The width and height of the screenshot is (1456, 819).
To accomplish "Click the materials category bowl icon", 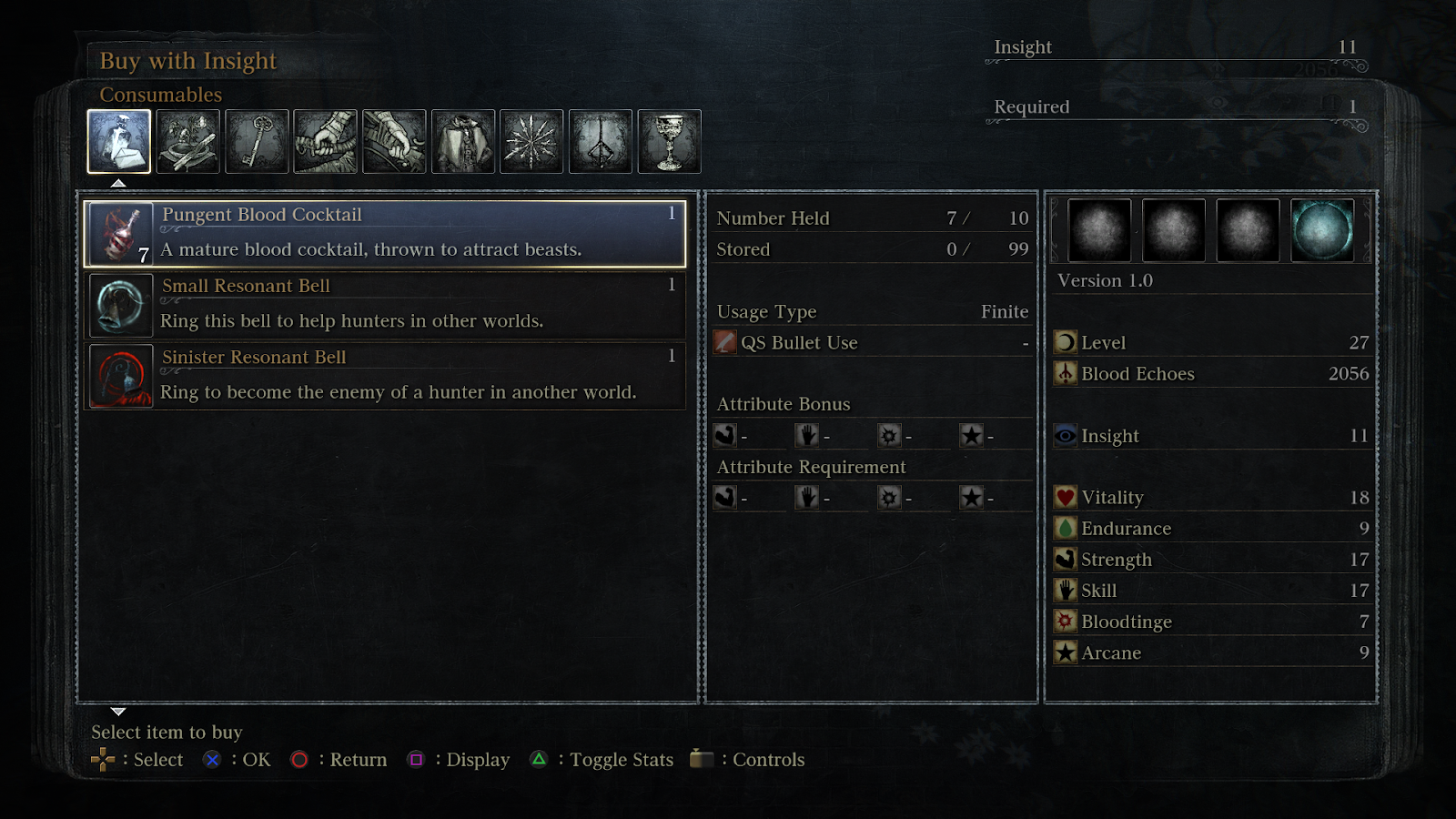I will click(188, 141).
